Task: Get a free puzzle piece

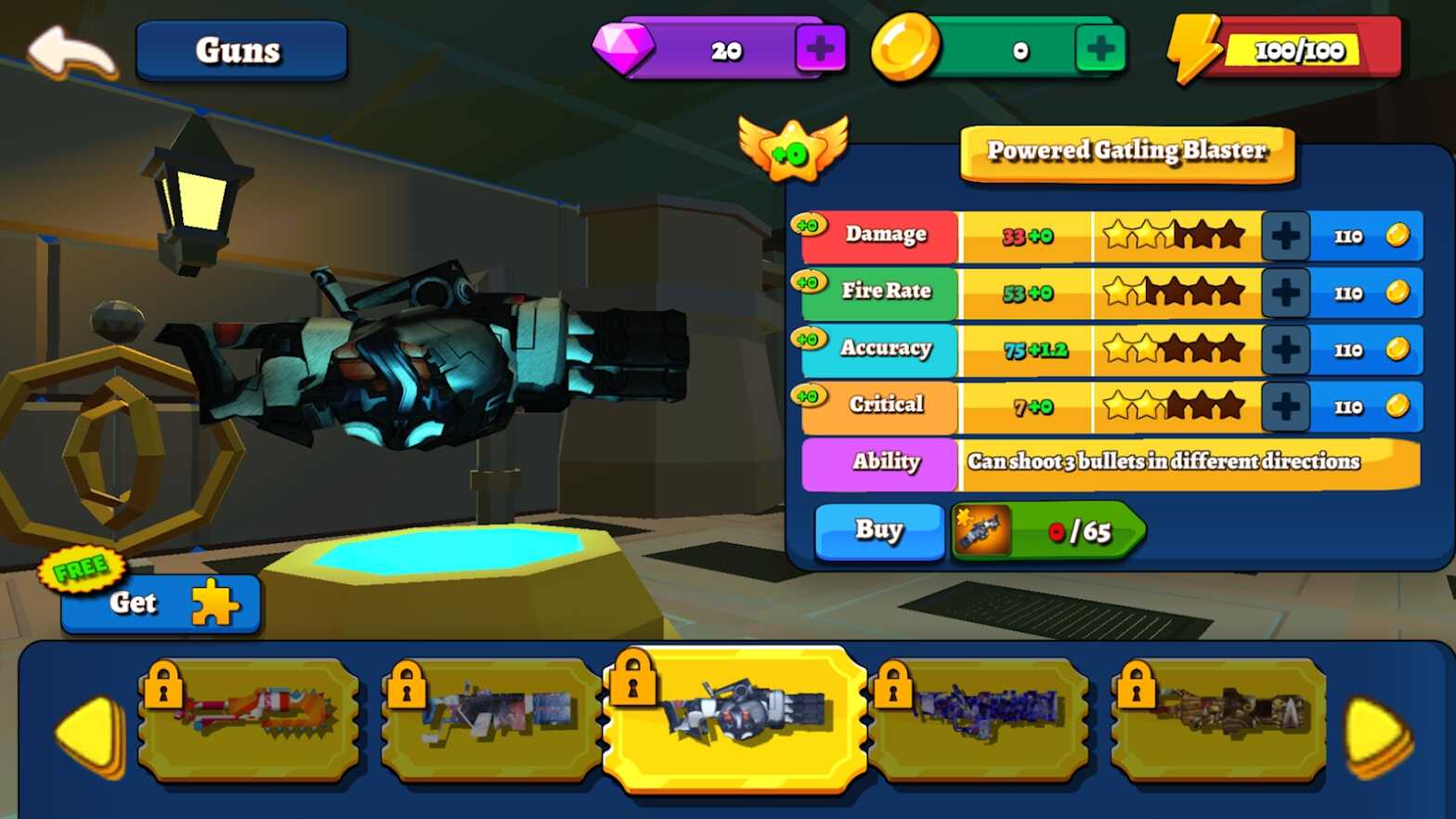Action: (161, 603)
